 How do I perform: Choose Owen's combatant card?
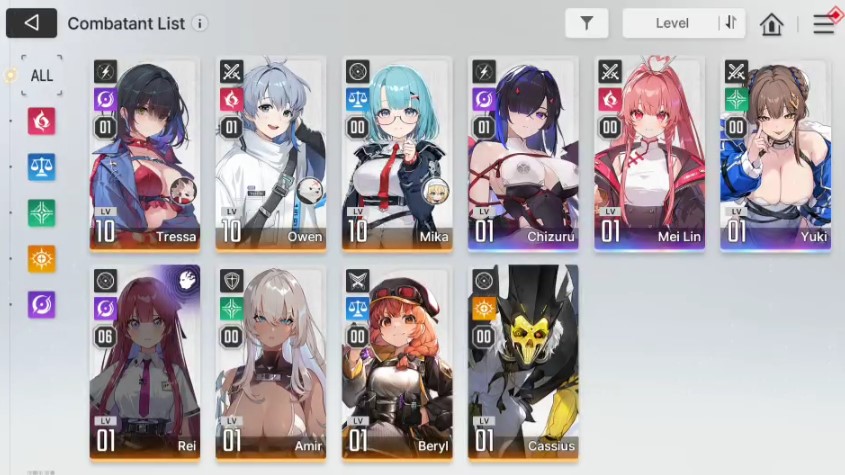click(271, 153)
